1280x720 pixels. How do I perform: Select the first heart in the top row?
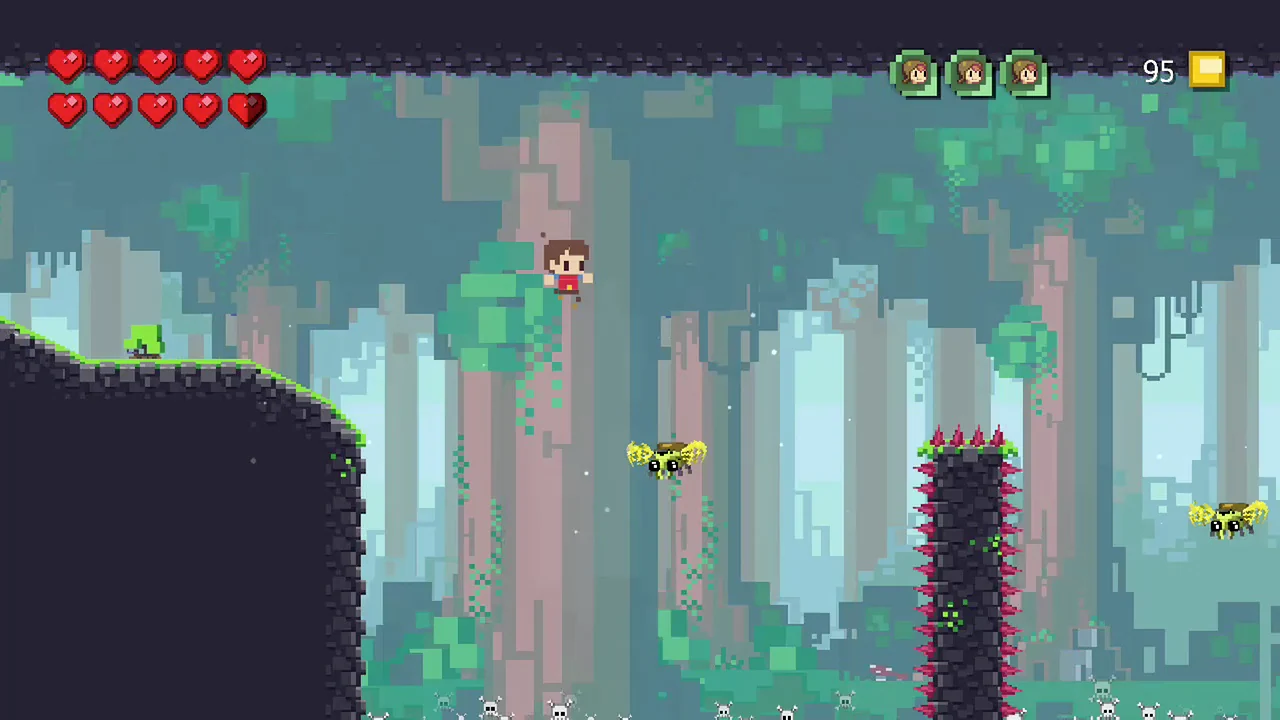click(x=66, y=64)
